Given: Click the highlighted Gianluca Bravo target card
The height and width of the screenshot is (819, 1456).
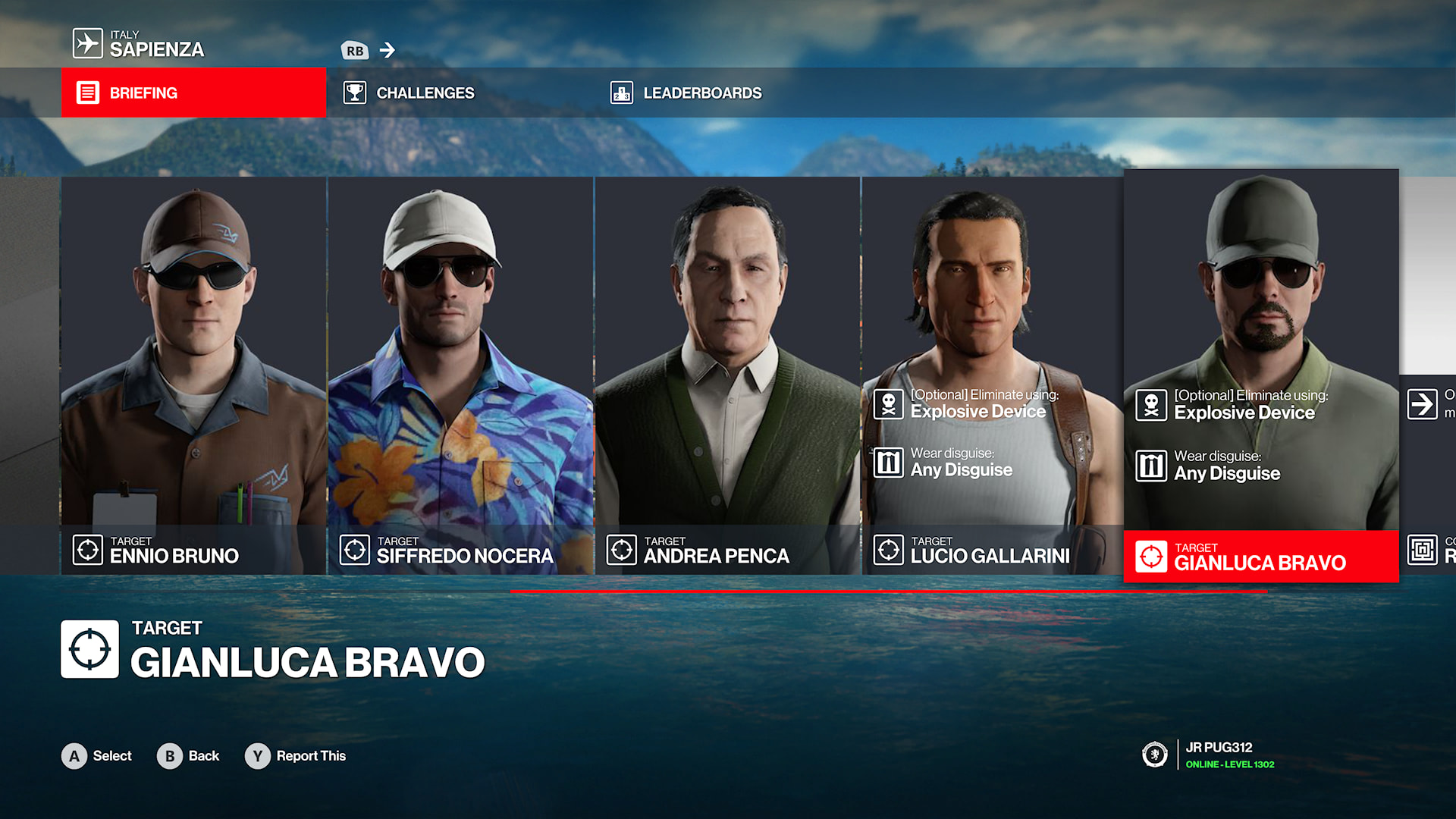Looking at the screenshot, I should 1260,375.
